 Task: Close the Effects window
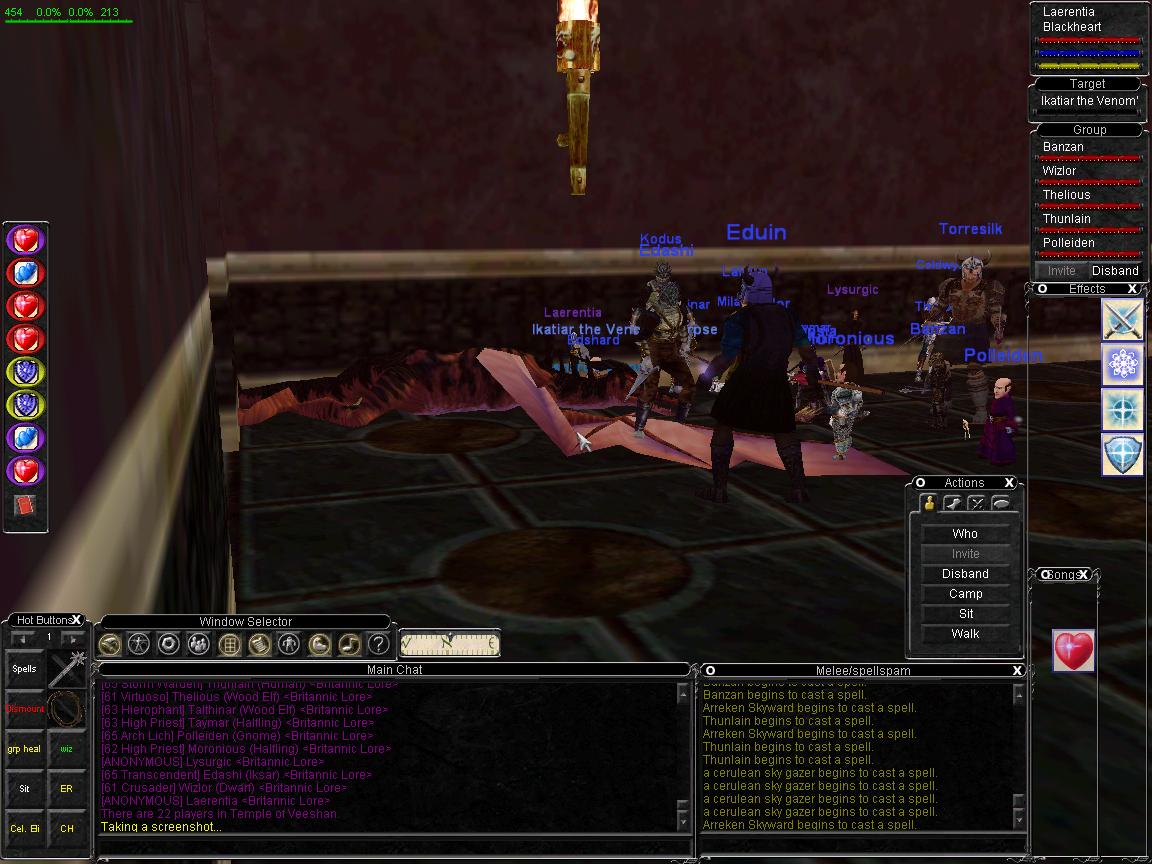pyautogui.click(x=1133, y=289)
